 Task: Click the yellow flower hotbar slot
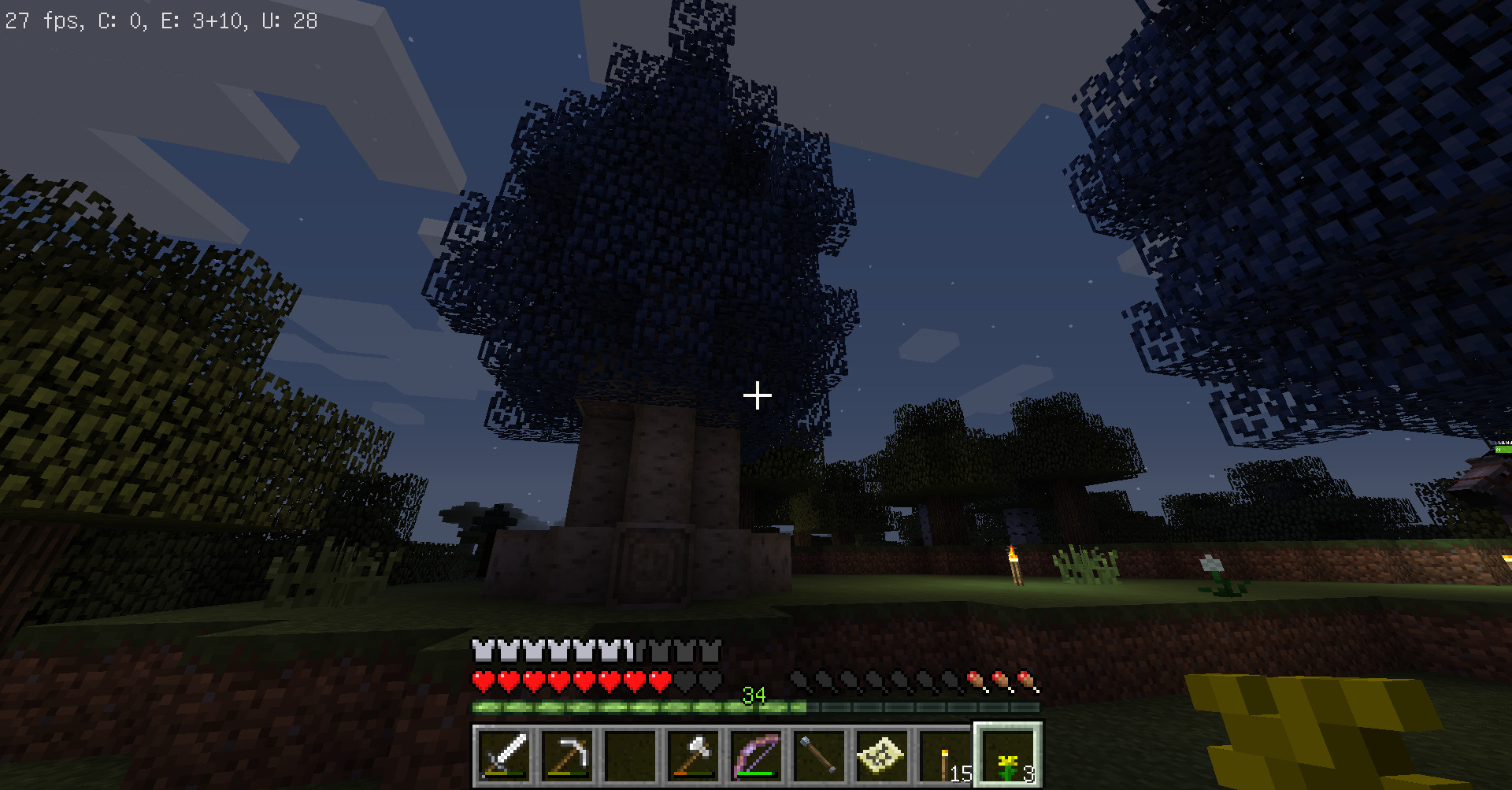(x=1009, y=755)
